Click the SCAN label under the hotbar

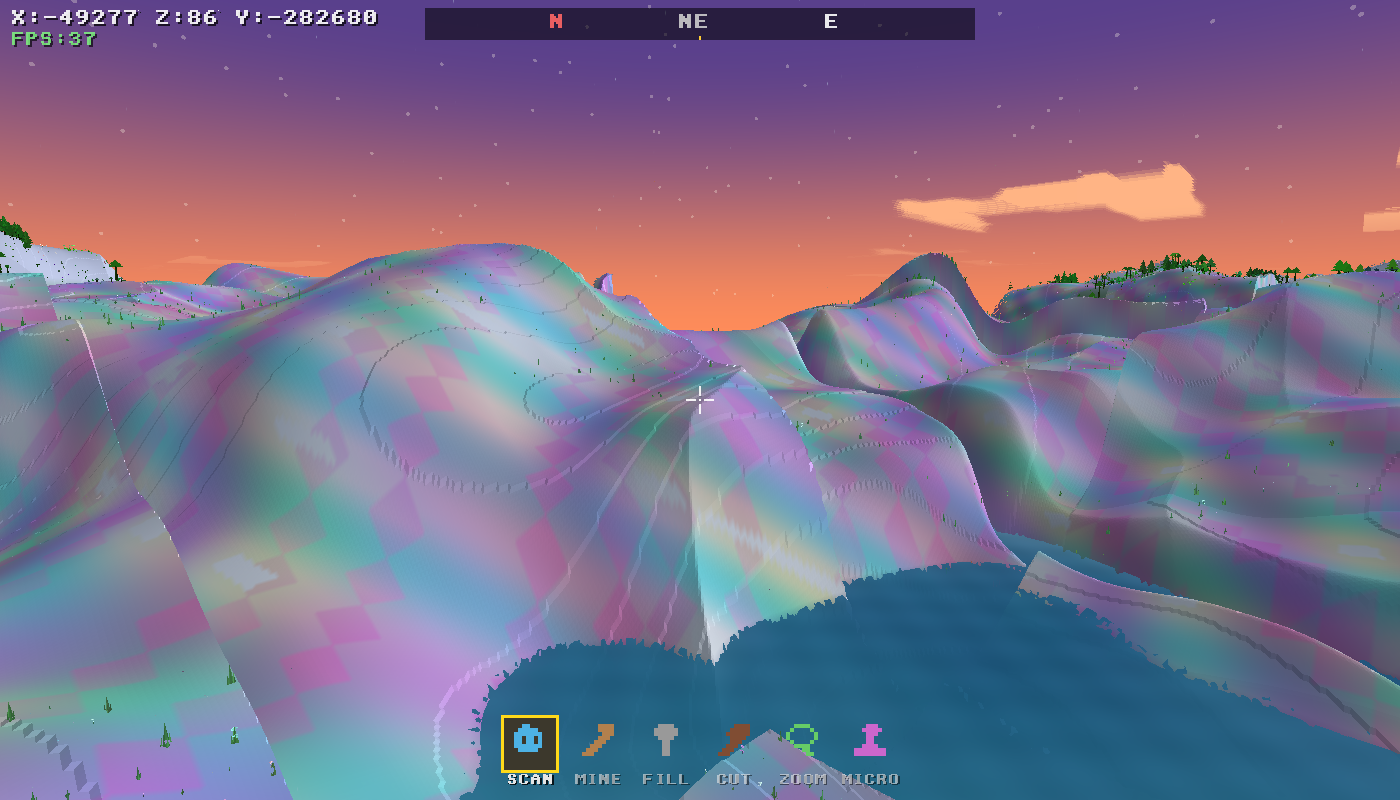528,779
